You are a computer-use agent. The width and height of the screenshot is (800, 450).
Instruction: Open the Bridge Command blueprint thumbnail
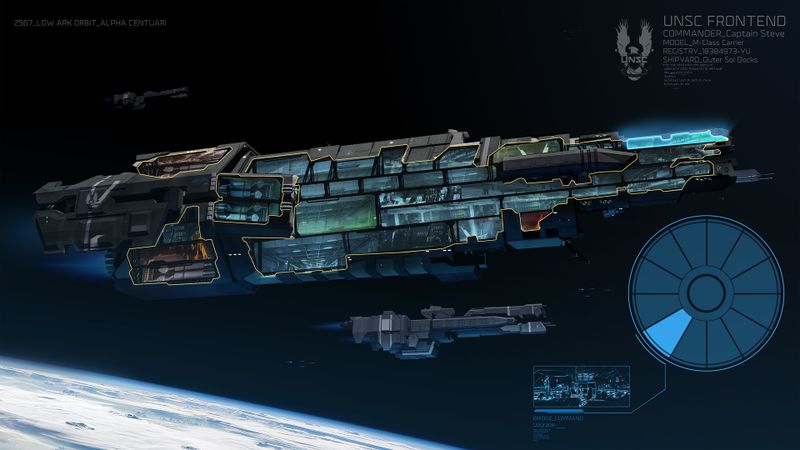pos(582,385)
